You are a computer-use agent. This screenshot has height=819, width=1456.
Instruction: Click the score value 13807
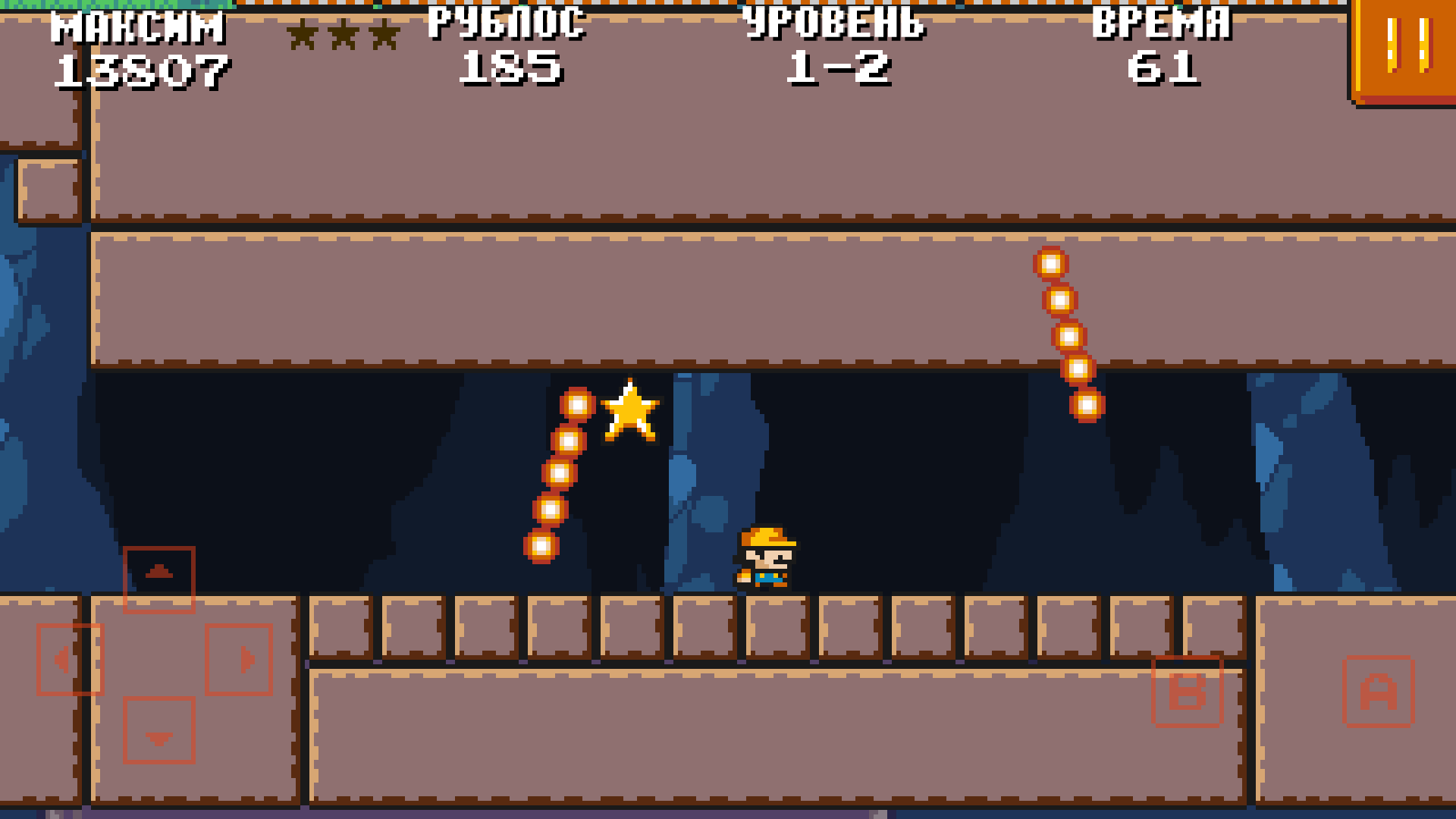[x=140, y=68]
